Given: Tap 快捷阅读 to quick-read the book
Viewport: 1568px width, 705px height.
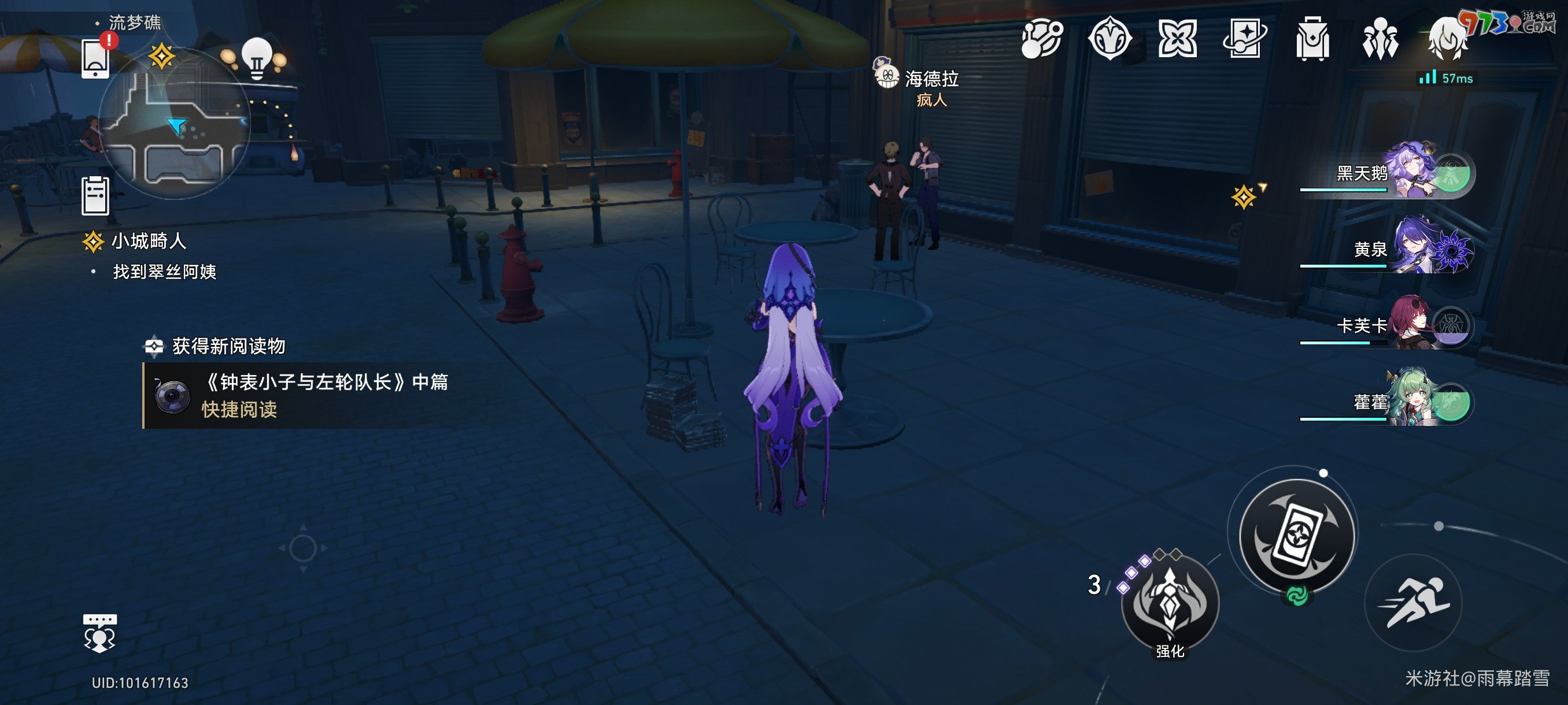Looking at the screenshot, I should pyautogui.click(x=239, y=409).
